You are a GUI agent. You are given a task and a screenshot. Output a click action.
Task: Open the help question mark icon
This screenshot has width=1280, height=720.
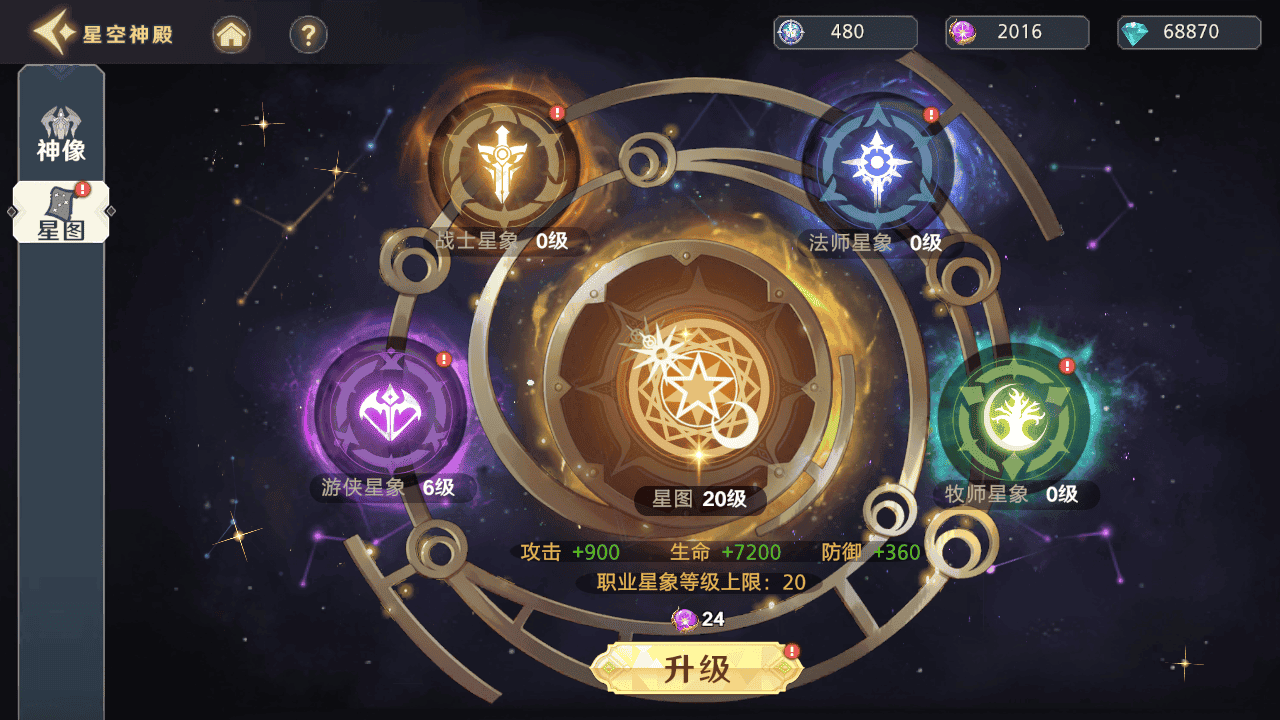point(308,33)
